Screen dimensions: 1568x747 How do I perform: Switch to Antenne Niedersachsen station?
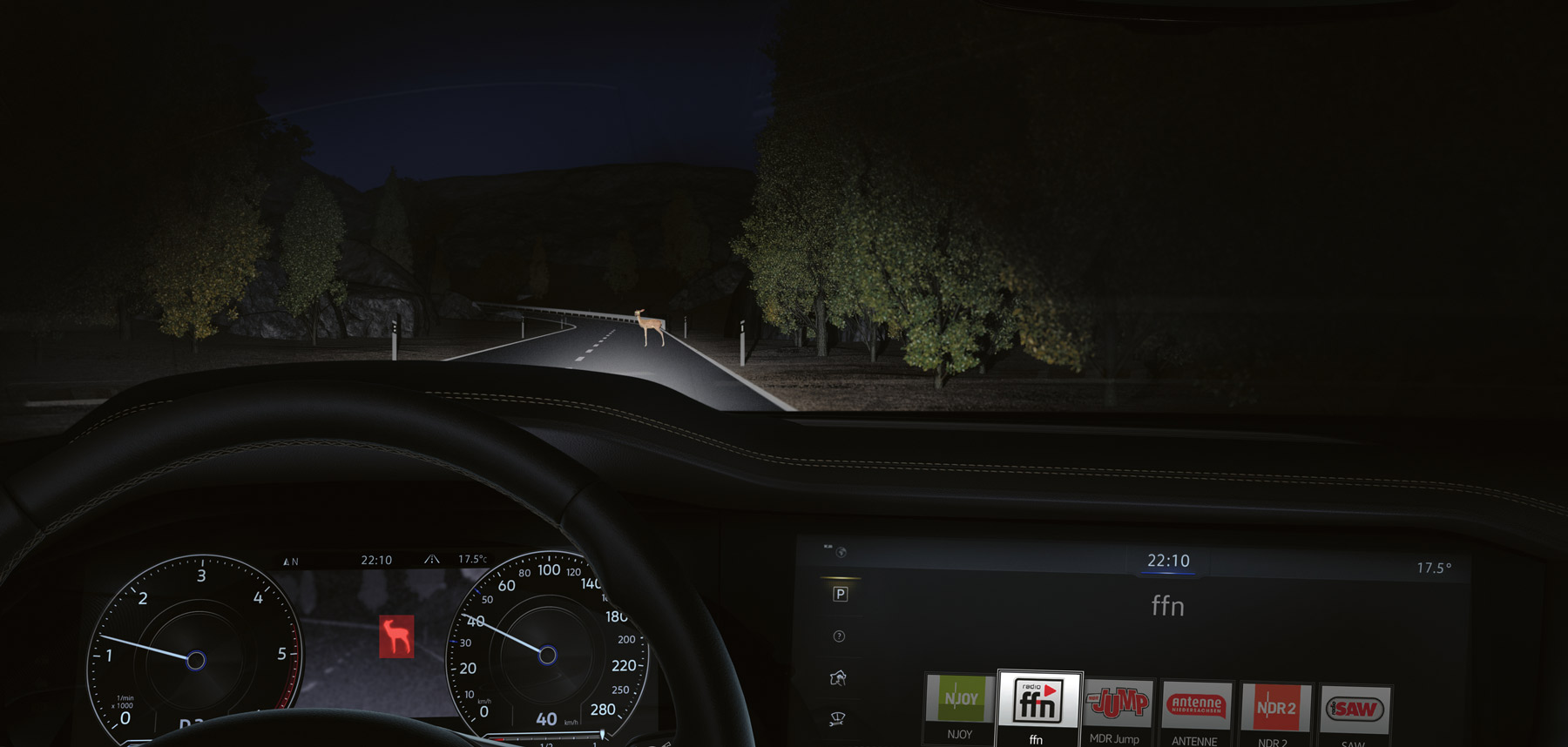(1196, 706)
